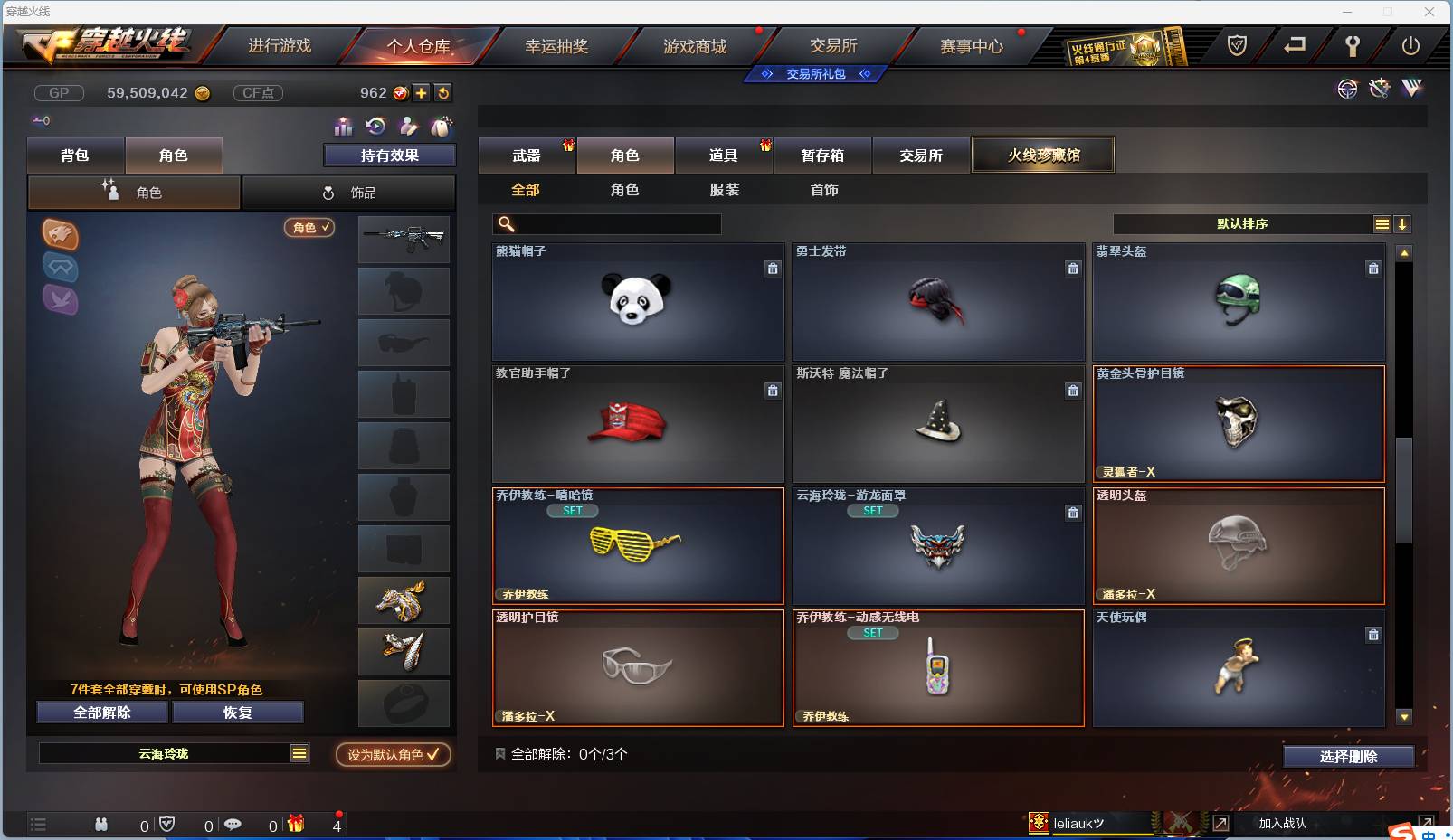Click the + icon to recharge CF points

(x=422, y=92)
